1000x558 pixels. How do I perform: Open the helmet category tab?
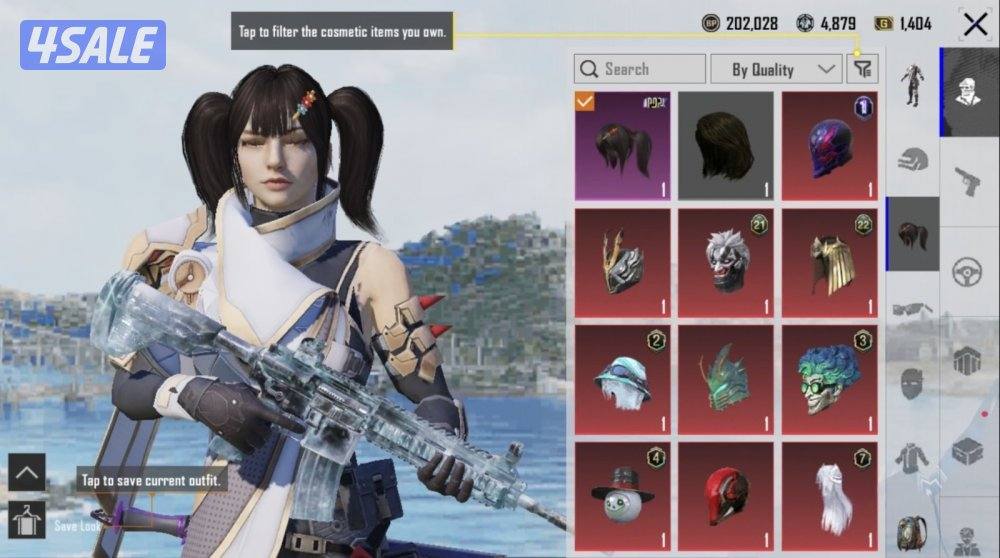click(912, 160)
